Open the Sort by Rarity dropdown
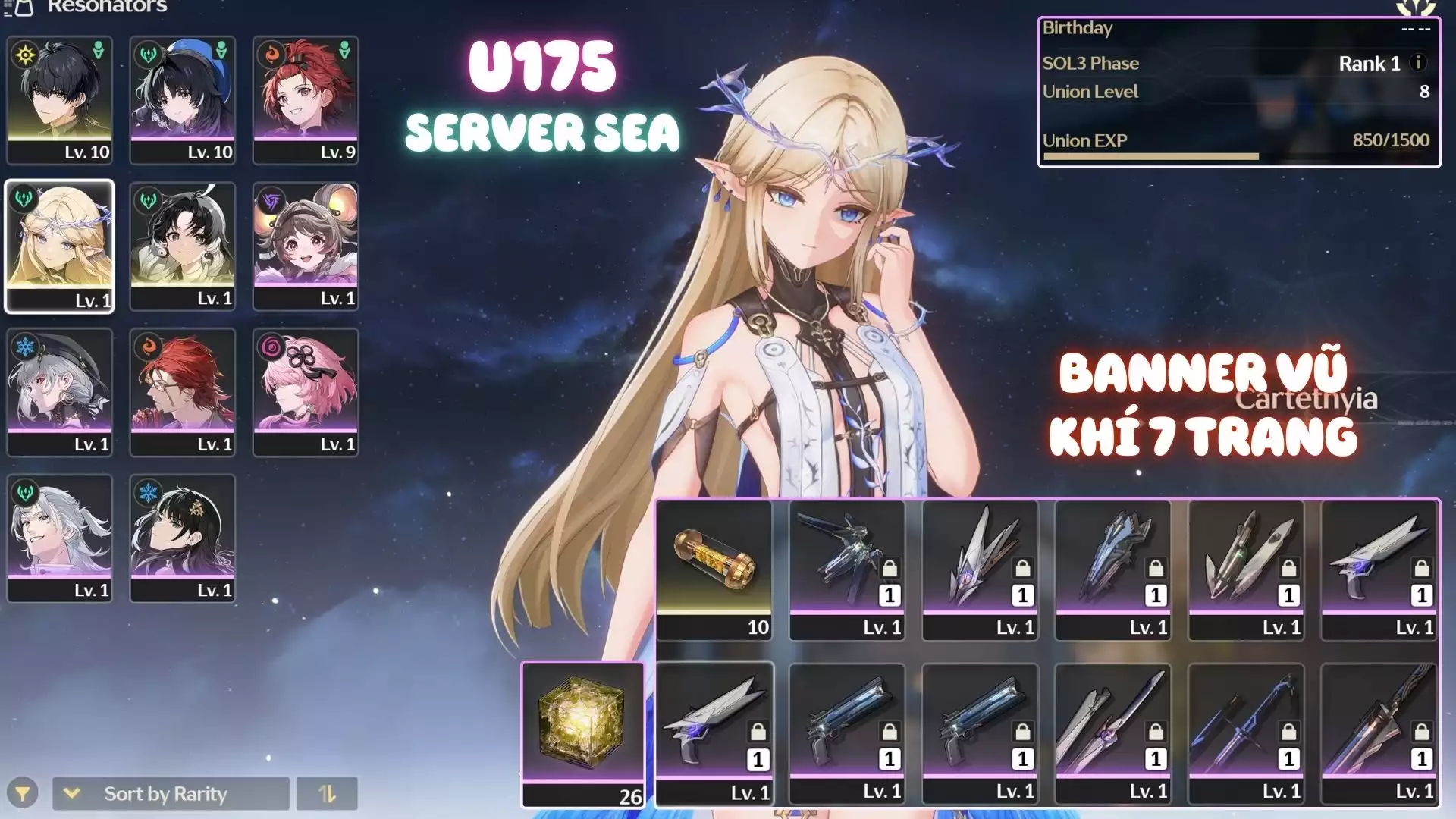 (171, 794)
